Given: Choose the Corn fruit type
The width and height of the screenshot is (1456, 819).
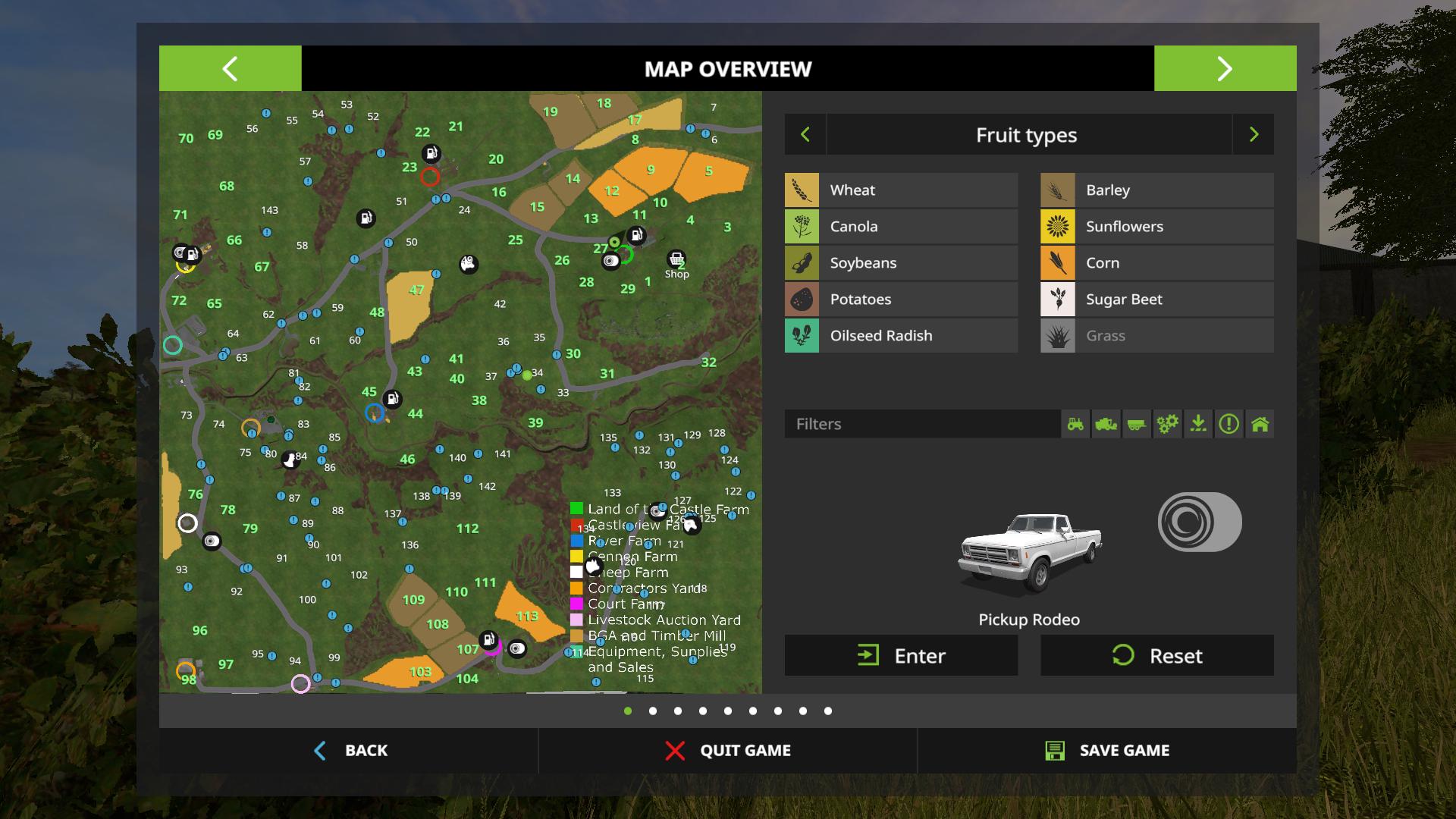Looking at the screenshot, I should click(1156, 263).
